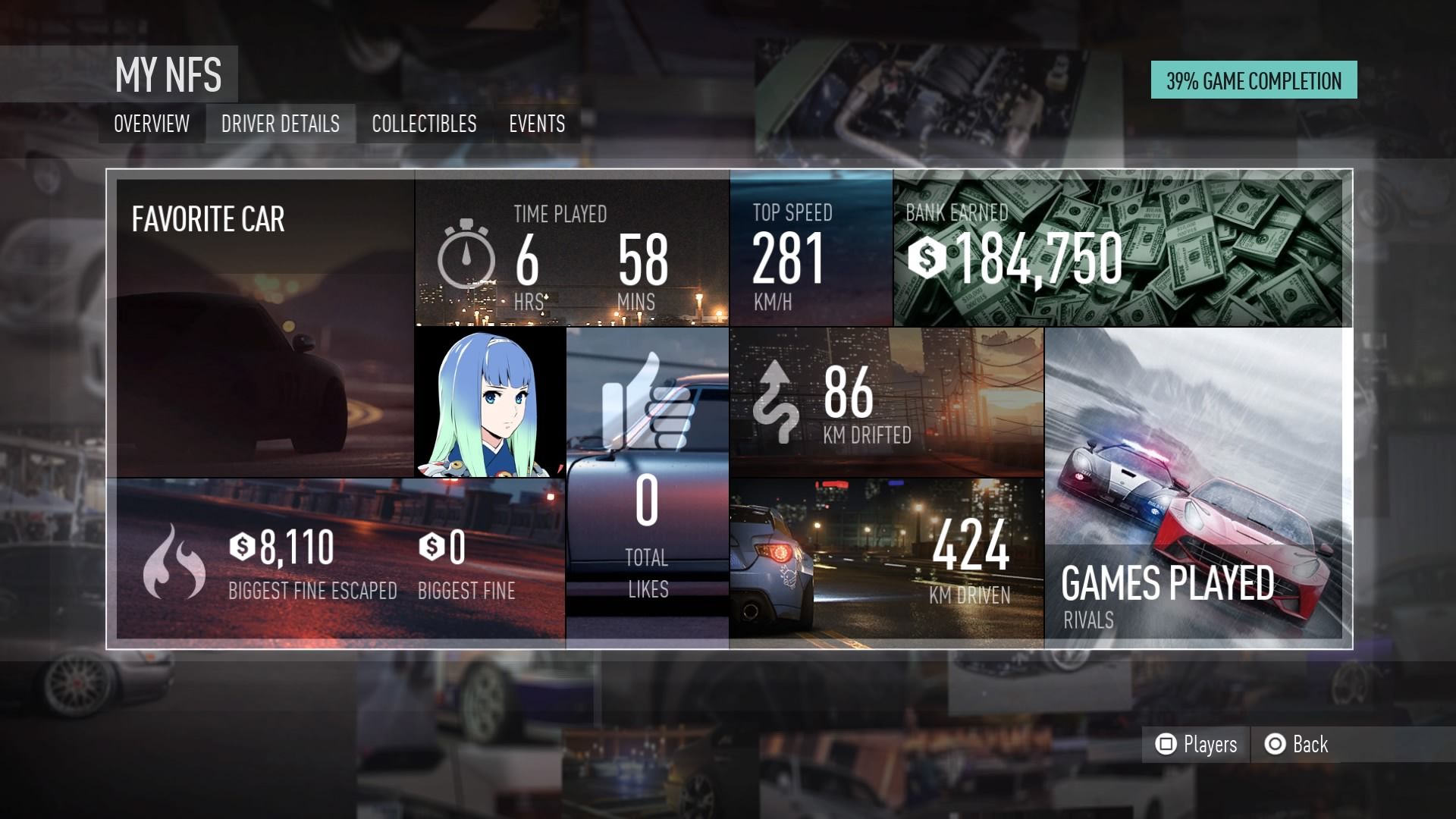This screenshot has width=1456, height=819.
Task: Open the Collectibles tab
Action: [x=424, y=124]
